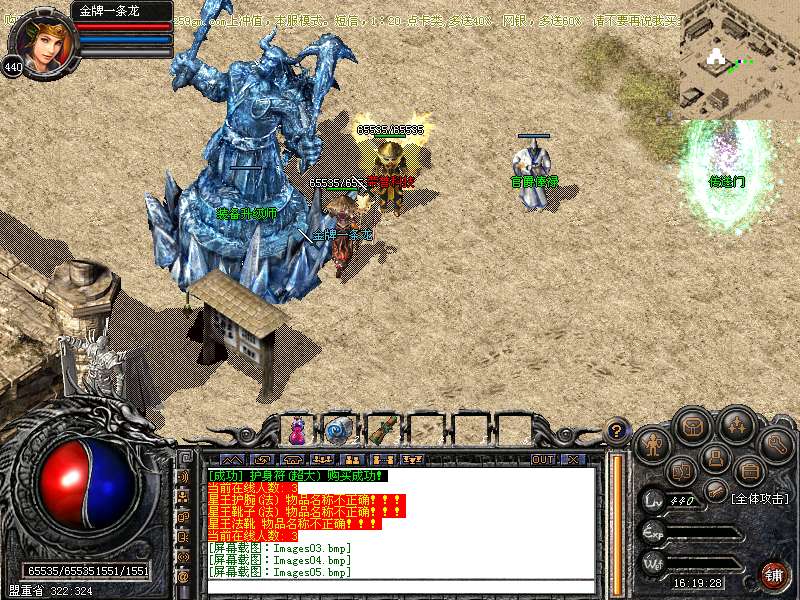Image resolution: width=800 pixels, height=600 pixels.
Task: Open the question mark help button
Action: (x=618, y=432)
